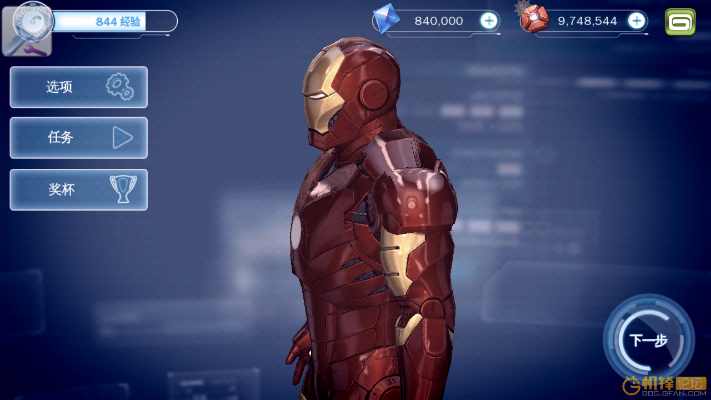Add more red currency with plus button
711x400 pixels.
pos(636,20)
